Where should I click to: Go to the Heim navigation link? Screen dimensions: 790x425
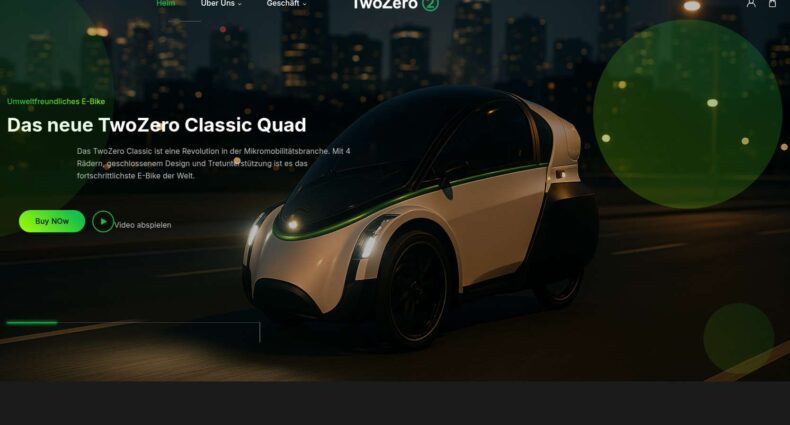click(166, 4)
